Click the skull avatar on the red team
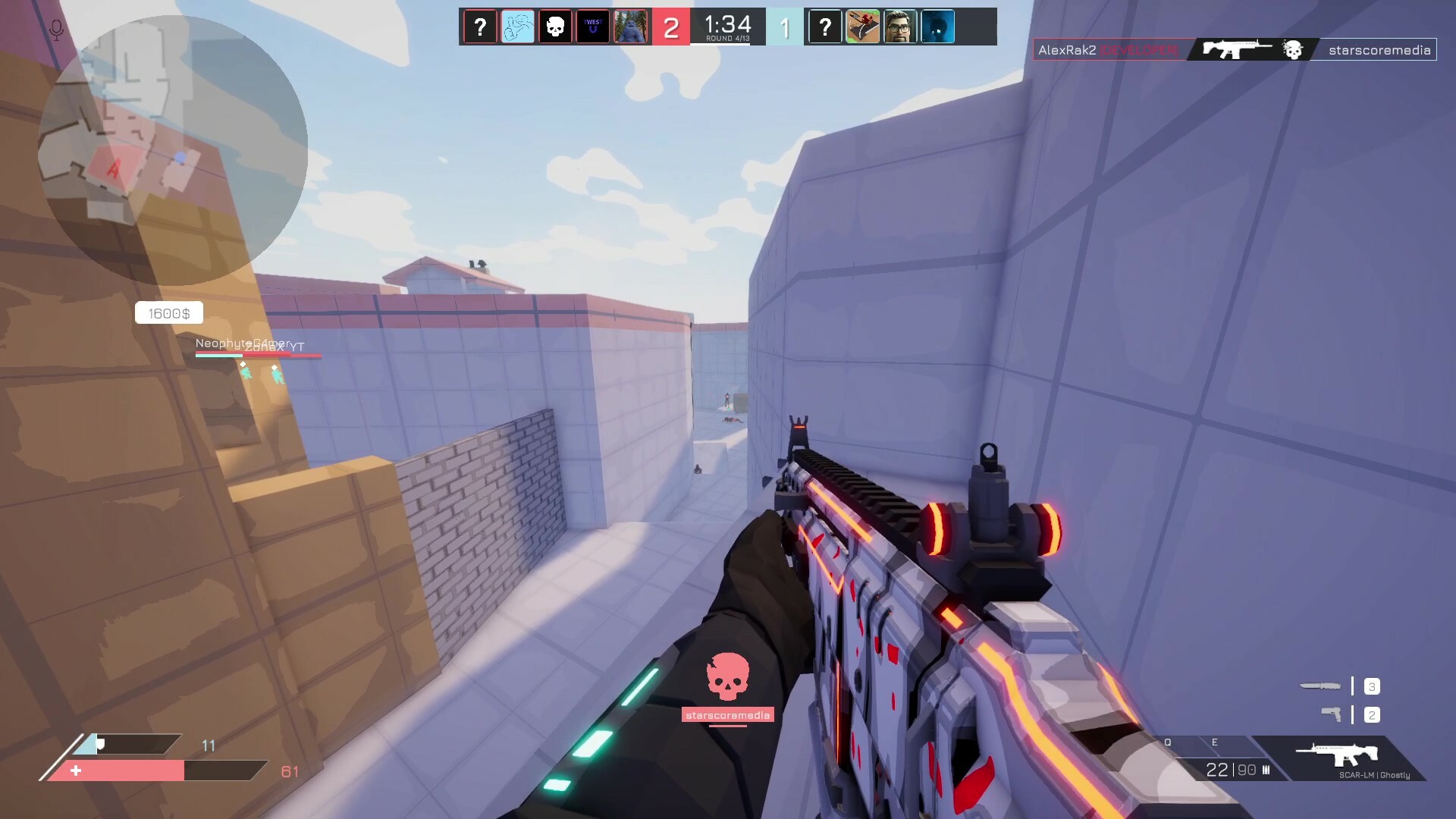The width and height of the screenshot is (1456, 819). click(x=555, y=26)
